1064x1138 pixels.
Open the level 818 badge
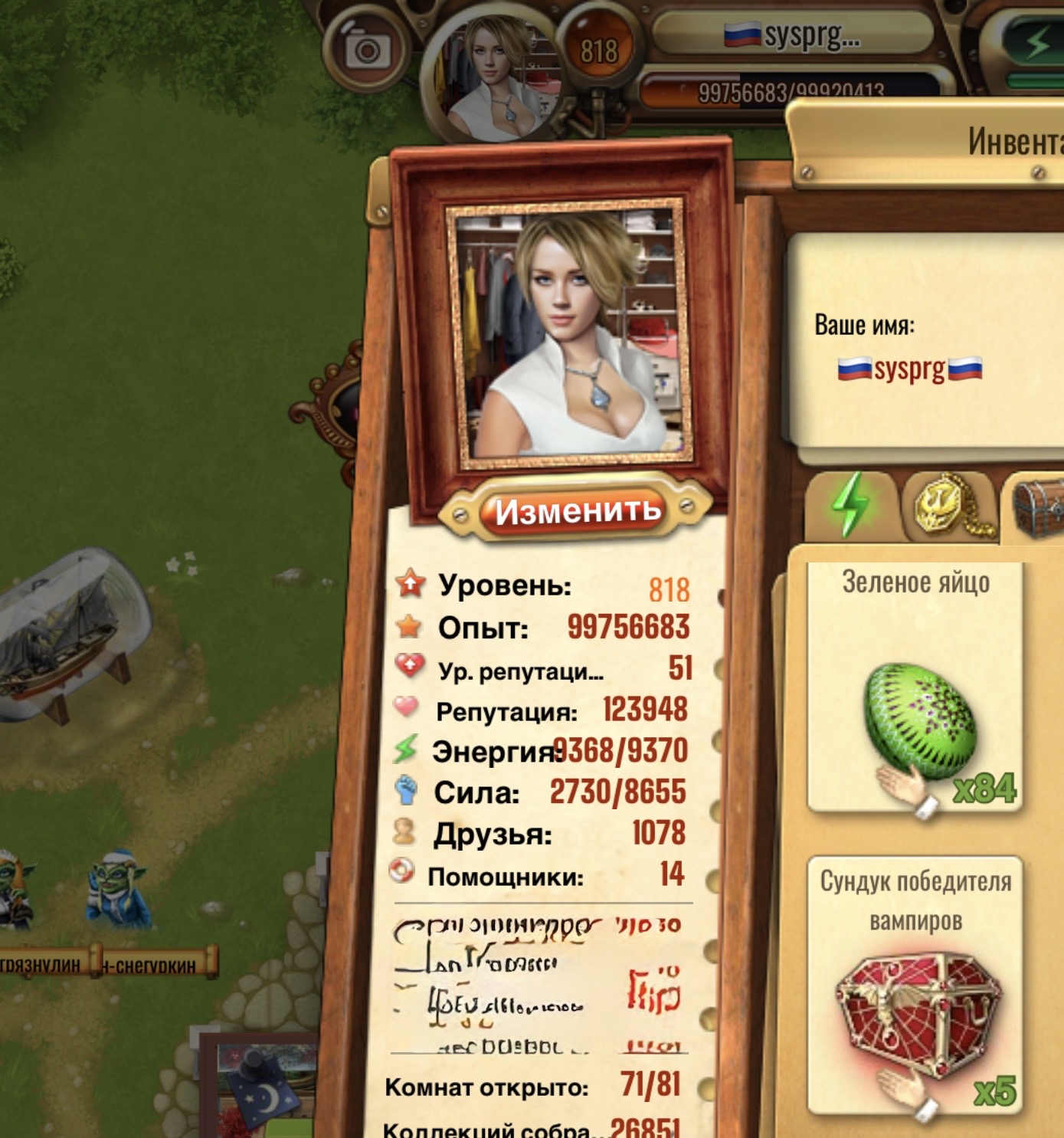(598, 51)
